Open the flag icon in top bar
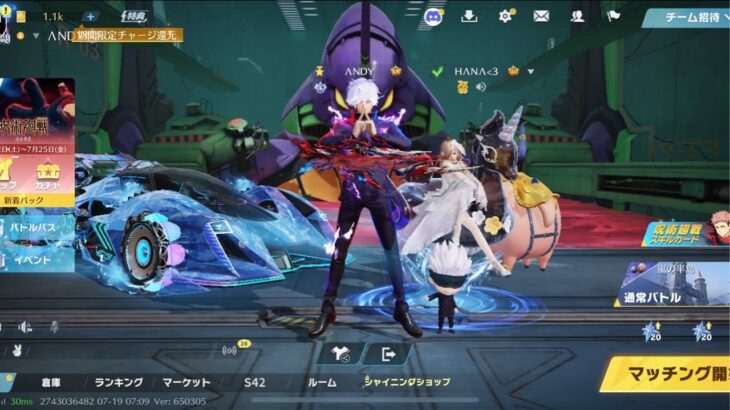730x410 pixels. (613, 16)
